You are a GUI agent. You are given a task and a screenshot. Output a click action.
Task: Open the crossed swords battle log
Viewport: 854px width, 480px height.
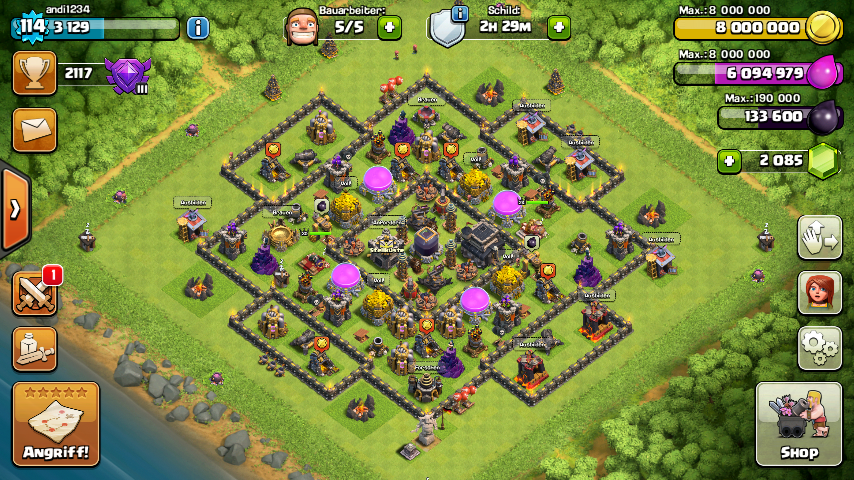pyautogui.click(x=34, y=293)
